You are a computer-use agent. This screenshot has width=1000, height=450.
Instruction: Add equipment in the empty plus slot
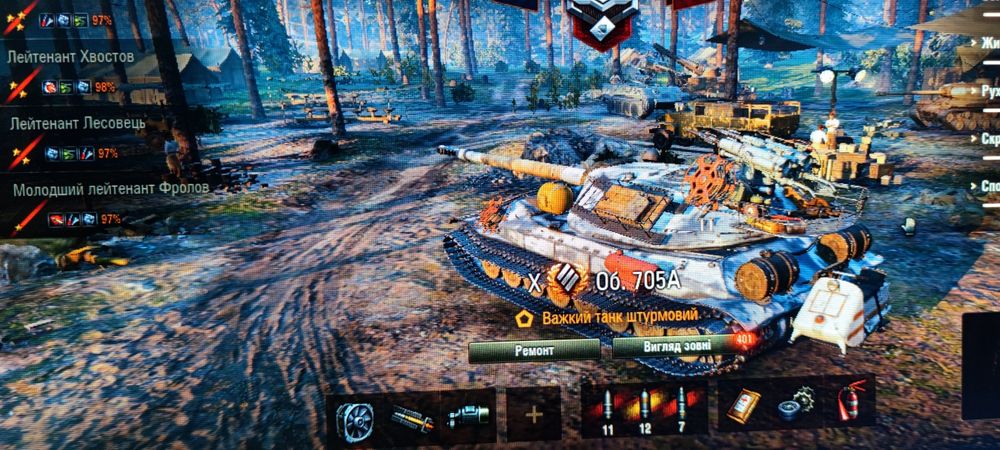click(533, 414)
